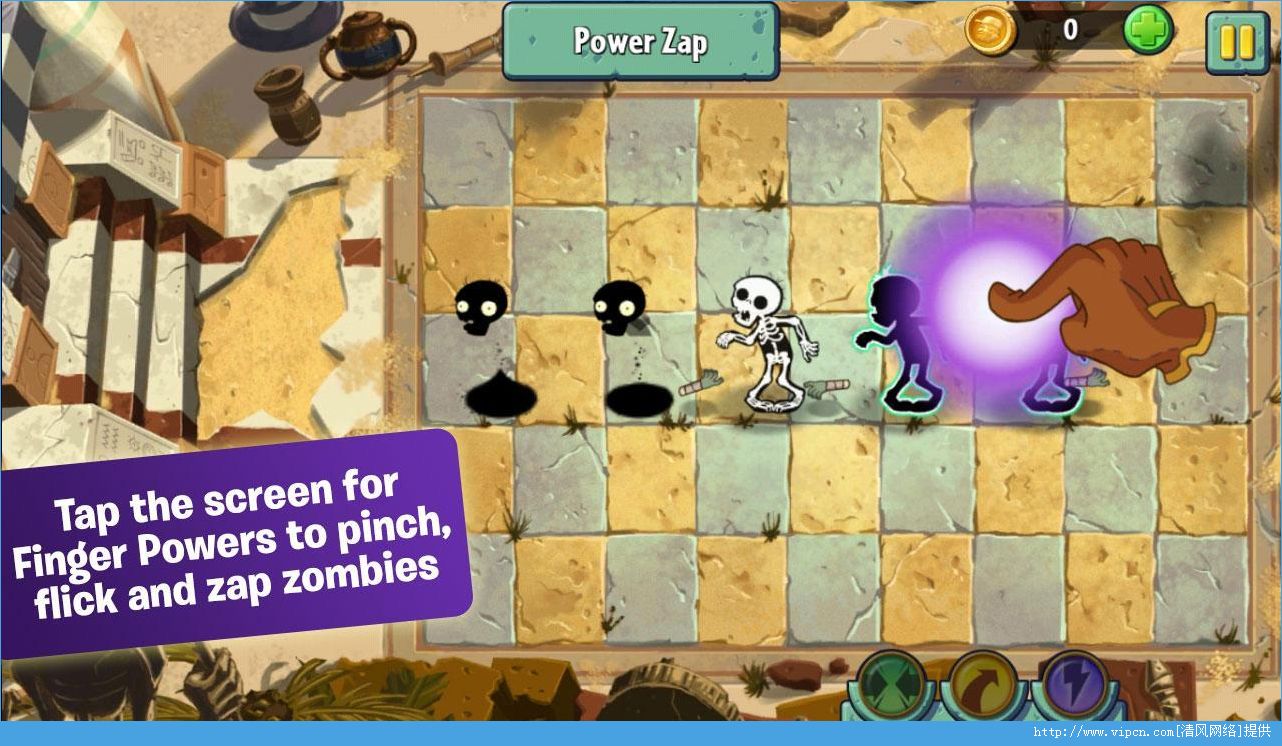
Task: Activate the orange Power Toss arrow ability
Action: point(981,685)
